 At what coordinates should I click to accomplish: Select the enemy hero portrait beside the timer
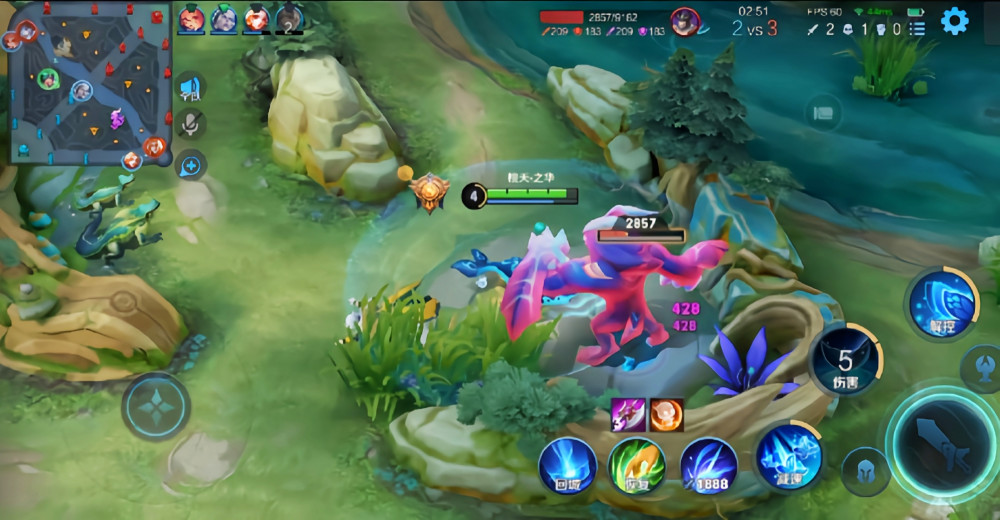[x=684, y=20]
